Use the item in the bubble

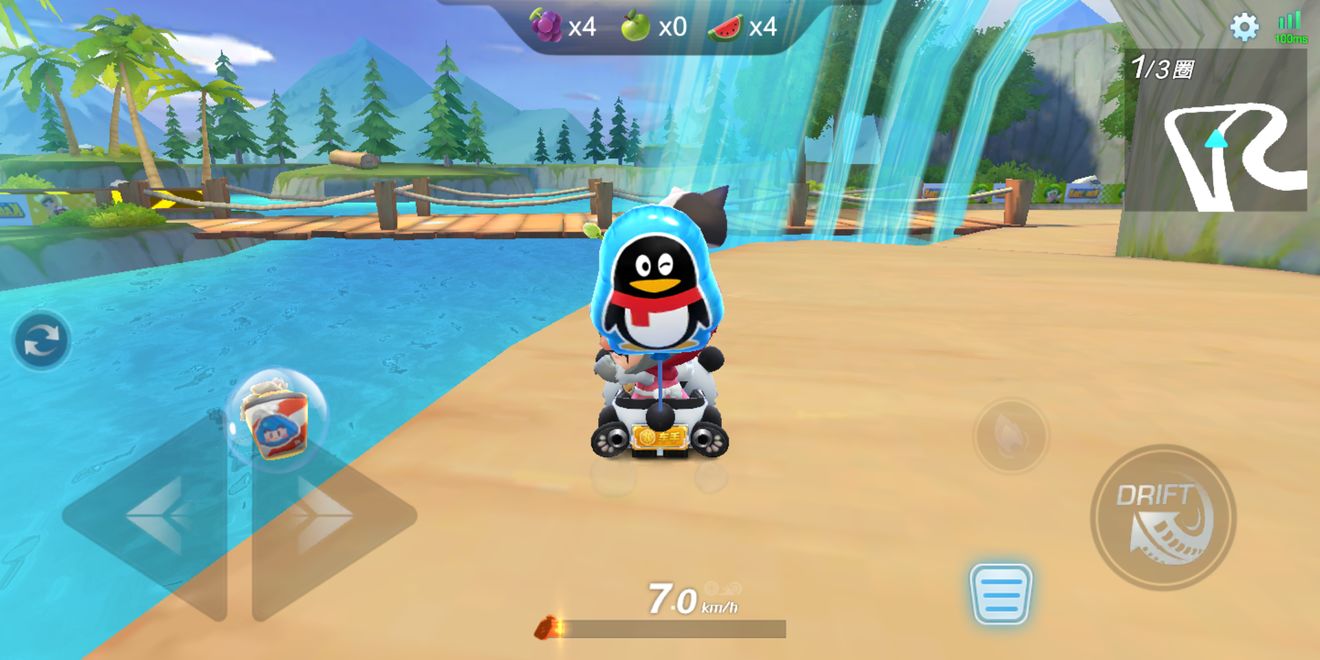(275, 417)
